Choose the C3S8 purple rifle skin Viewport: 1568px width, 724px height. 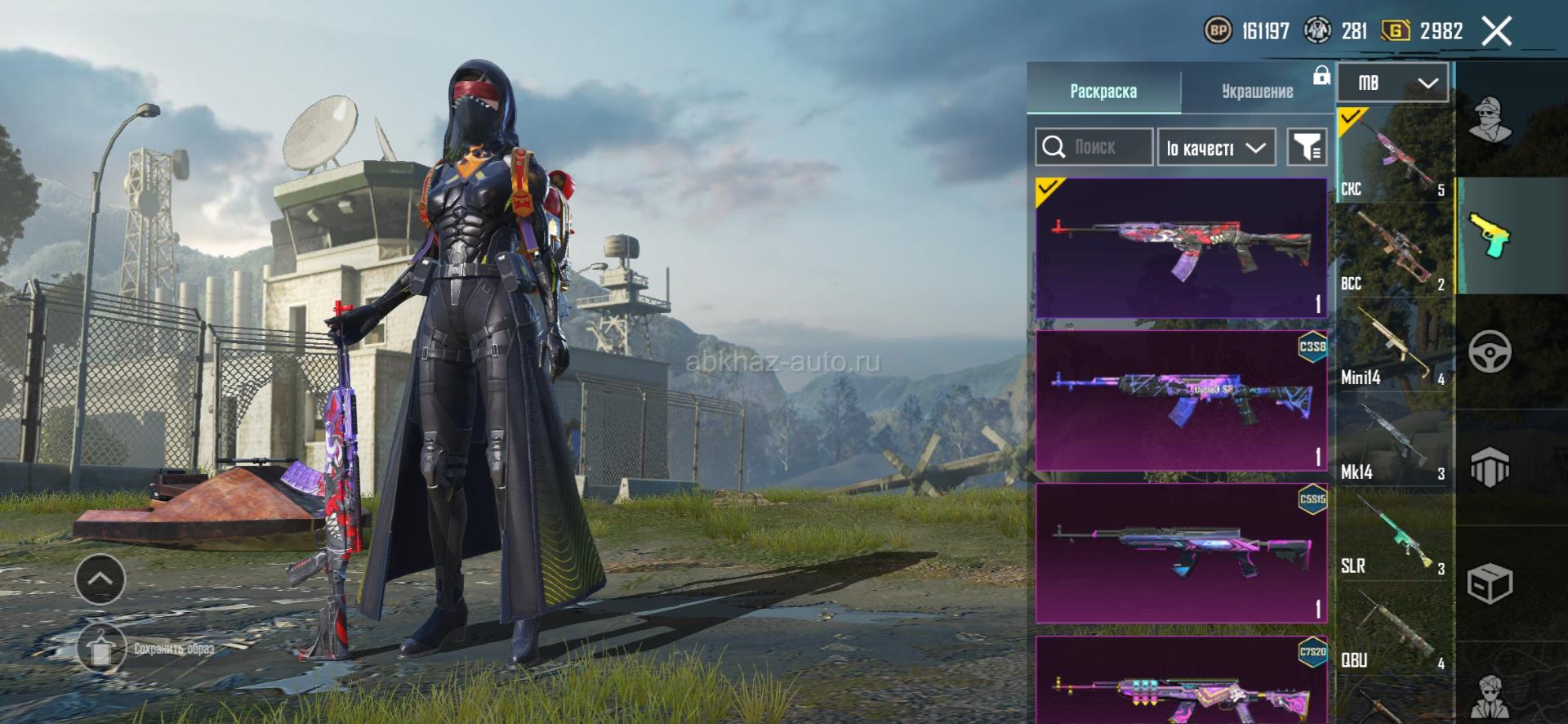coord(1180,400)
